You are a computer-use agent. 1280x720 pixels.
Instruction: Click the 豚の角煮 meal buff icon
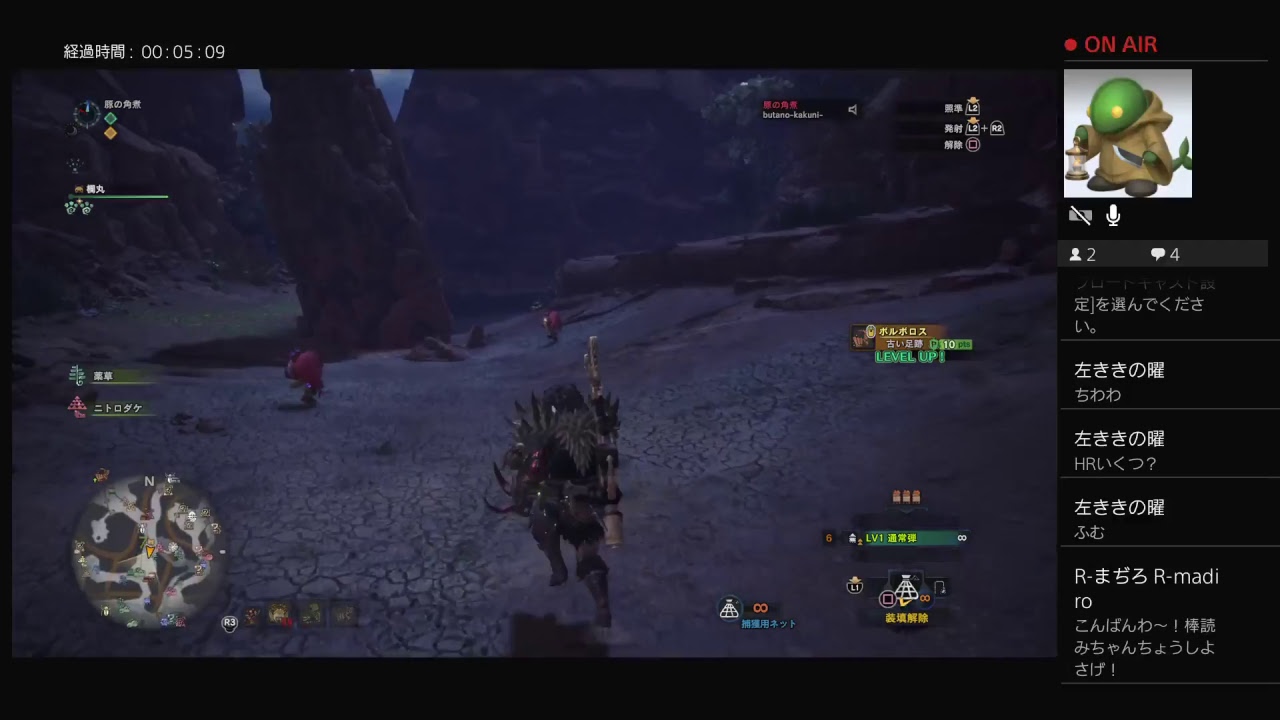click(x=110, y=118)
